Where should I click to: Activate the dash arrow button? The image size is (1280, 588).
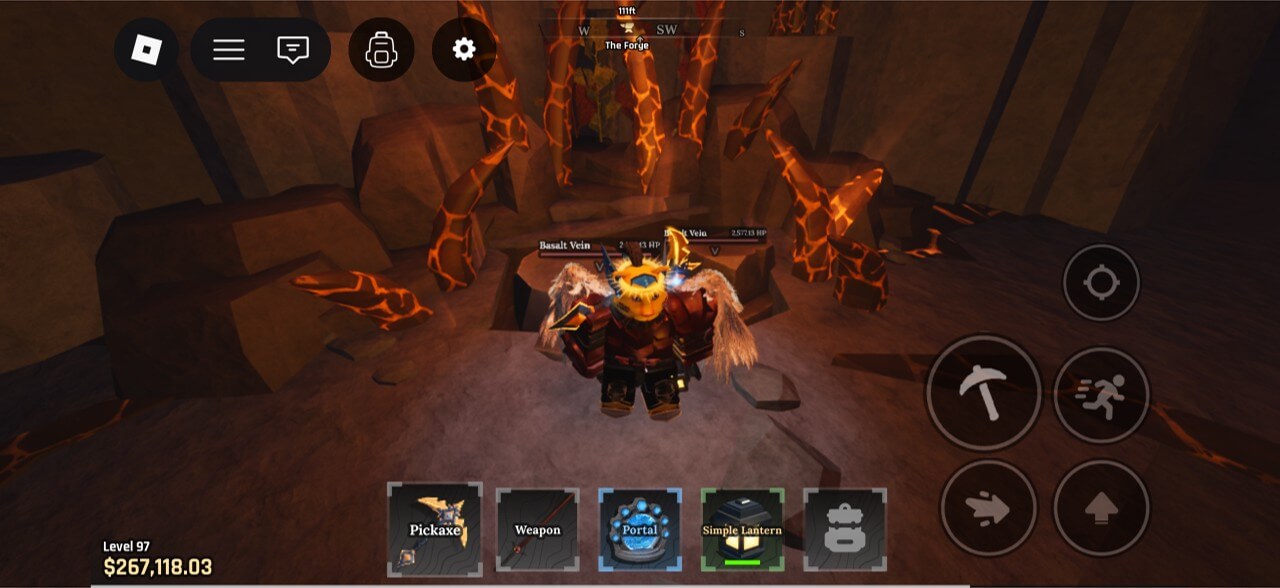(x=986, y=508)
